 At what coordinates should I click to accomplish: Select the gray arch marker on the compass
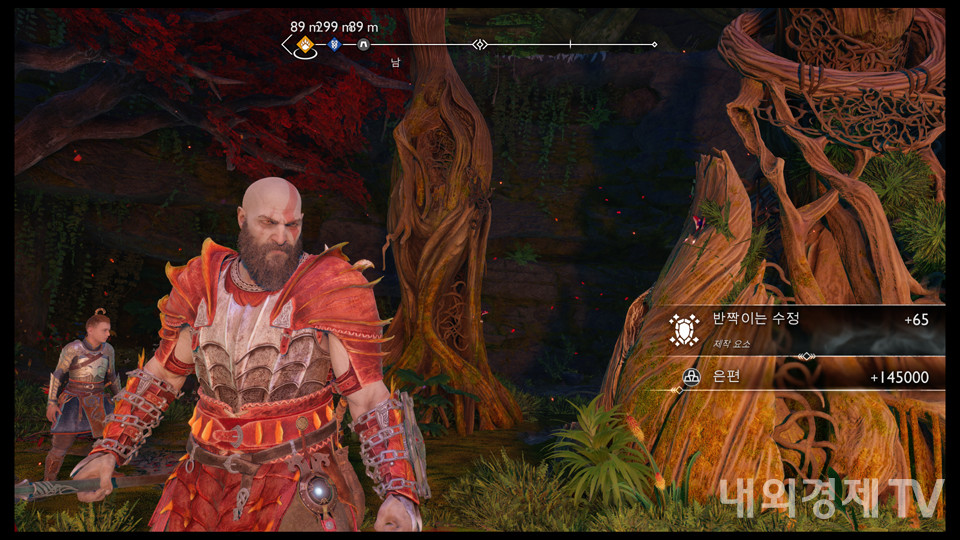coord(363,45)
